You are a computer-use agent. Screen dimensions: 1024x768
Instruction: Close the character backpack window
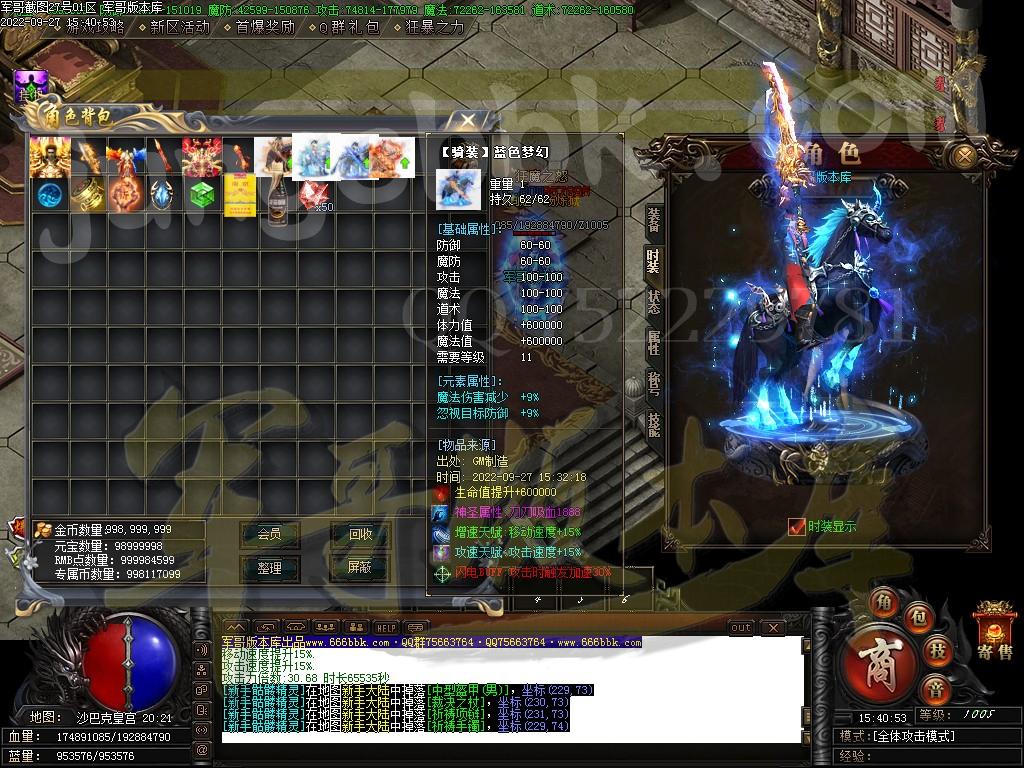467,120
